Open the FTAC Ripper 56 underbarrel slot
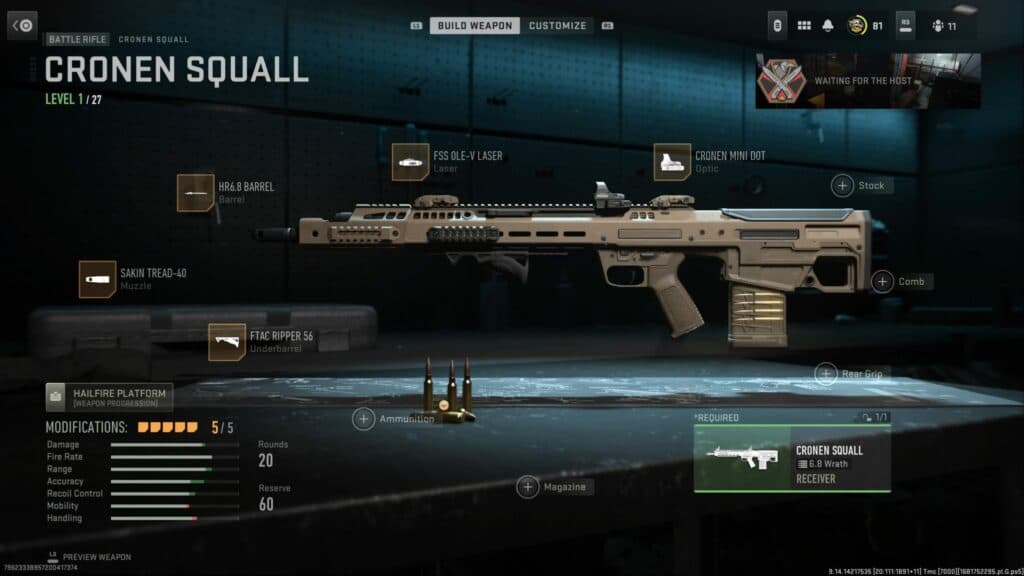 [227, 342]
